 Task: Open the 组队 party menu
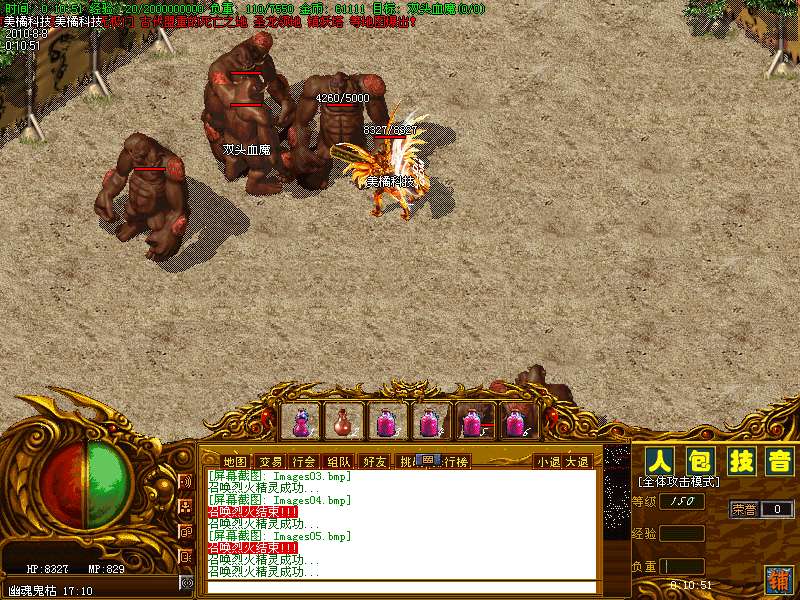339,461
